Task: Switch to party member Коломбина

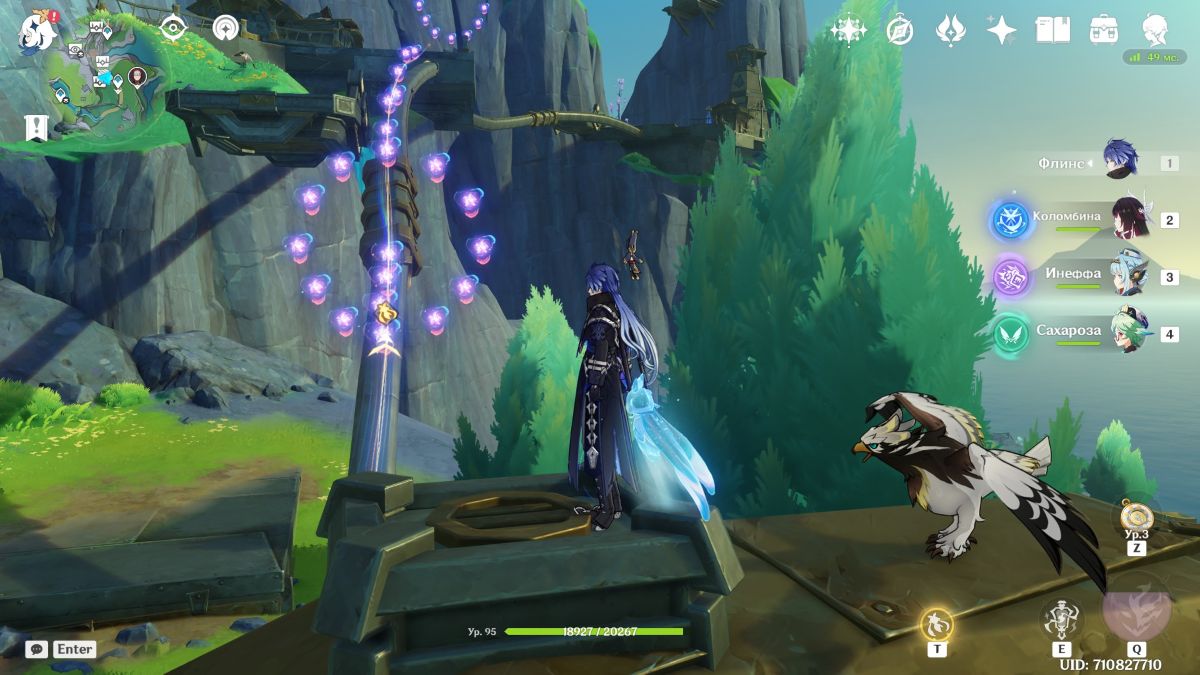Action: [x=1130, y=218]
